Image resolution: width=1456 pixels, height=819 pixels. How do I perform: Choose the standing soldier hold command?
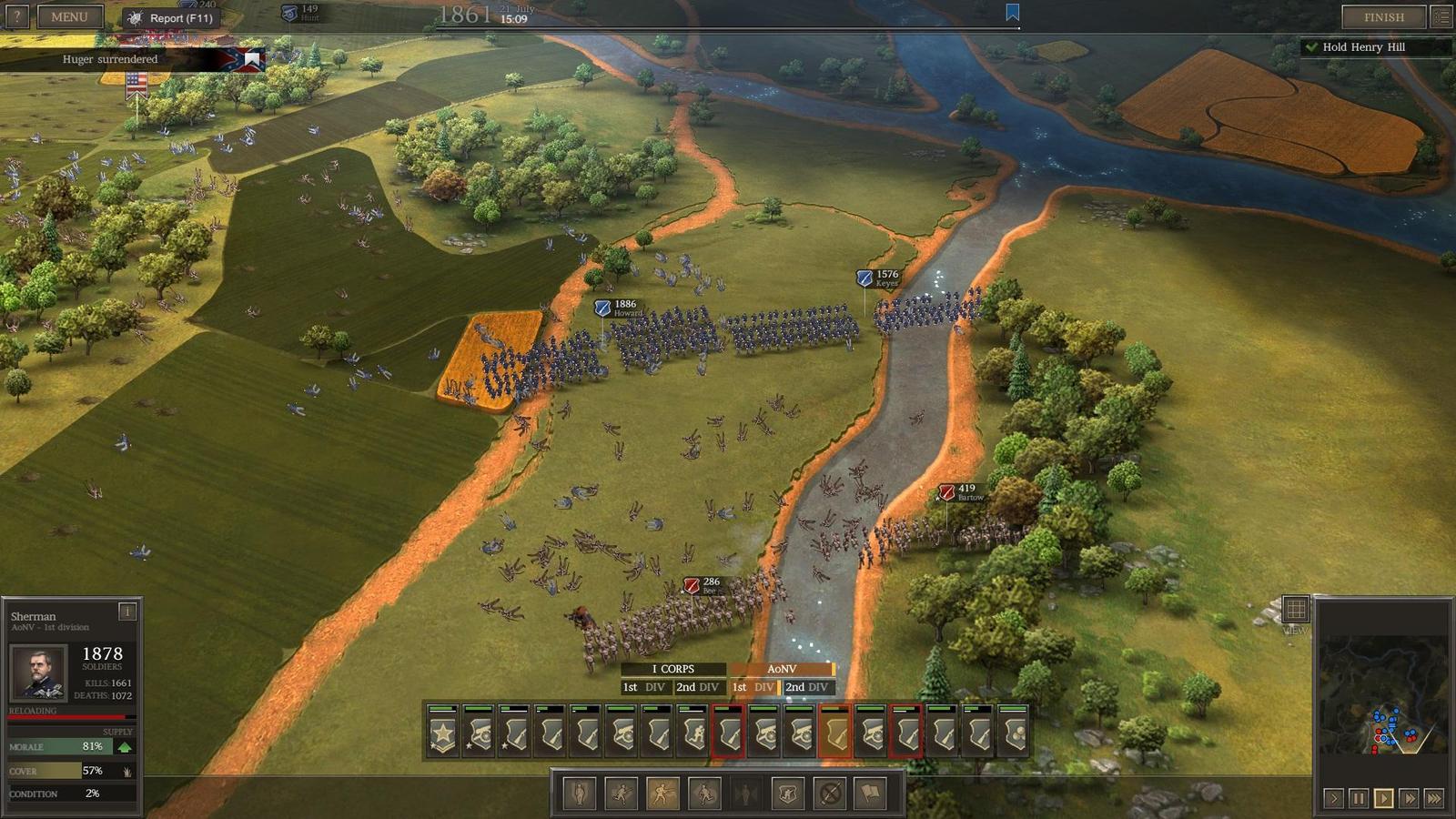coord(579,794)
